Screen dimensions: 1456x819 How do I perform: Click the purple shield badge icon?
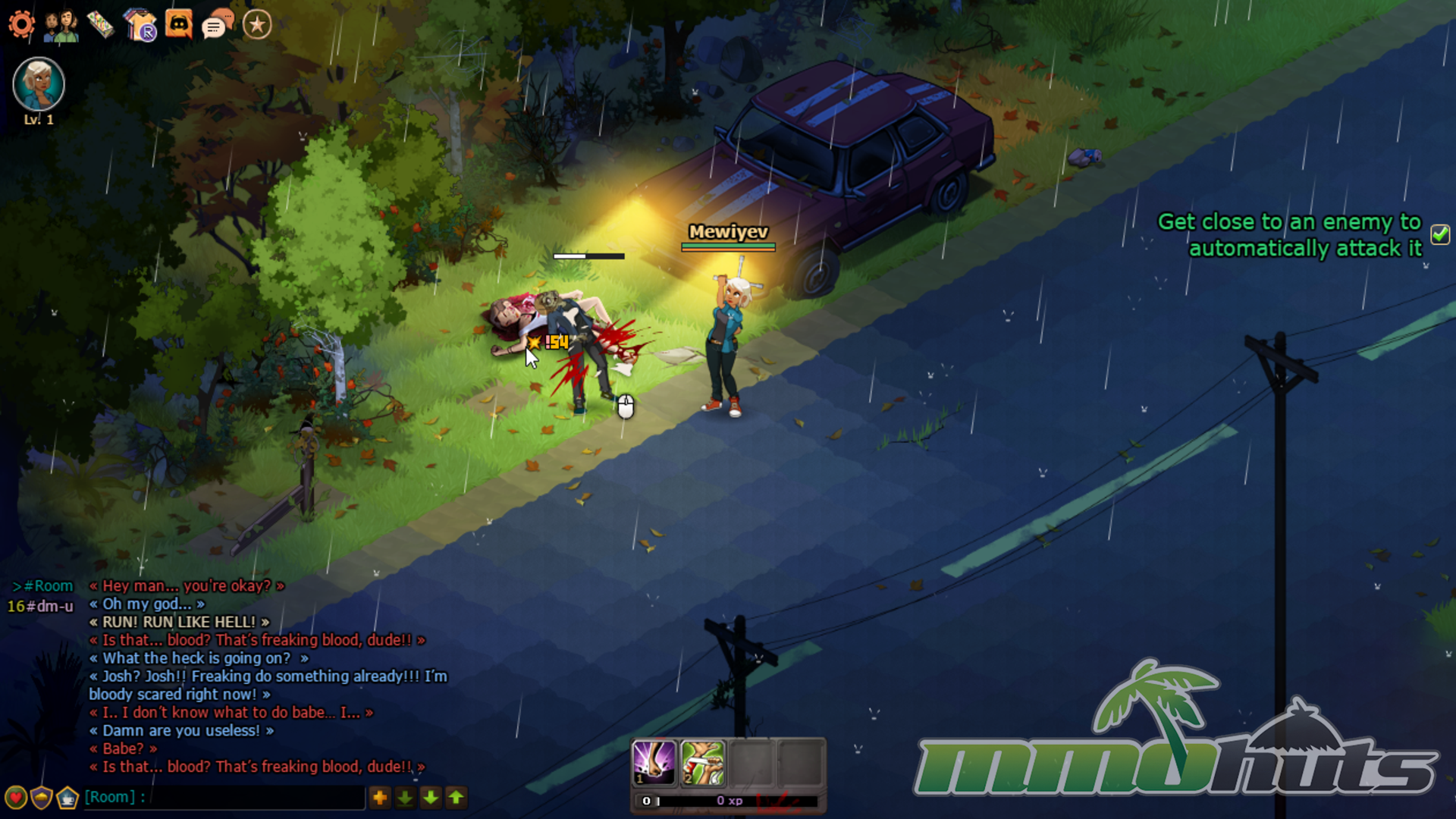[42, 798]
